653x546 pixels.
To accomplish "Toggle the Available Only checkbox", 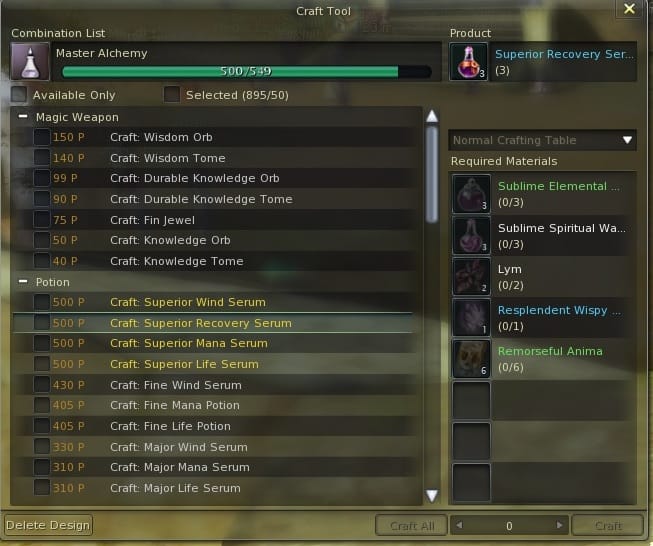I will click(x=20, y=95).
